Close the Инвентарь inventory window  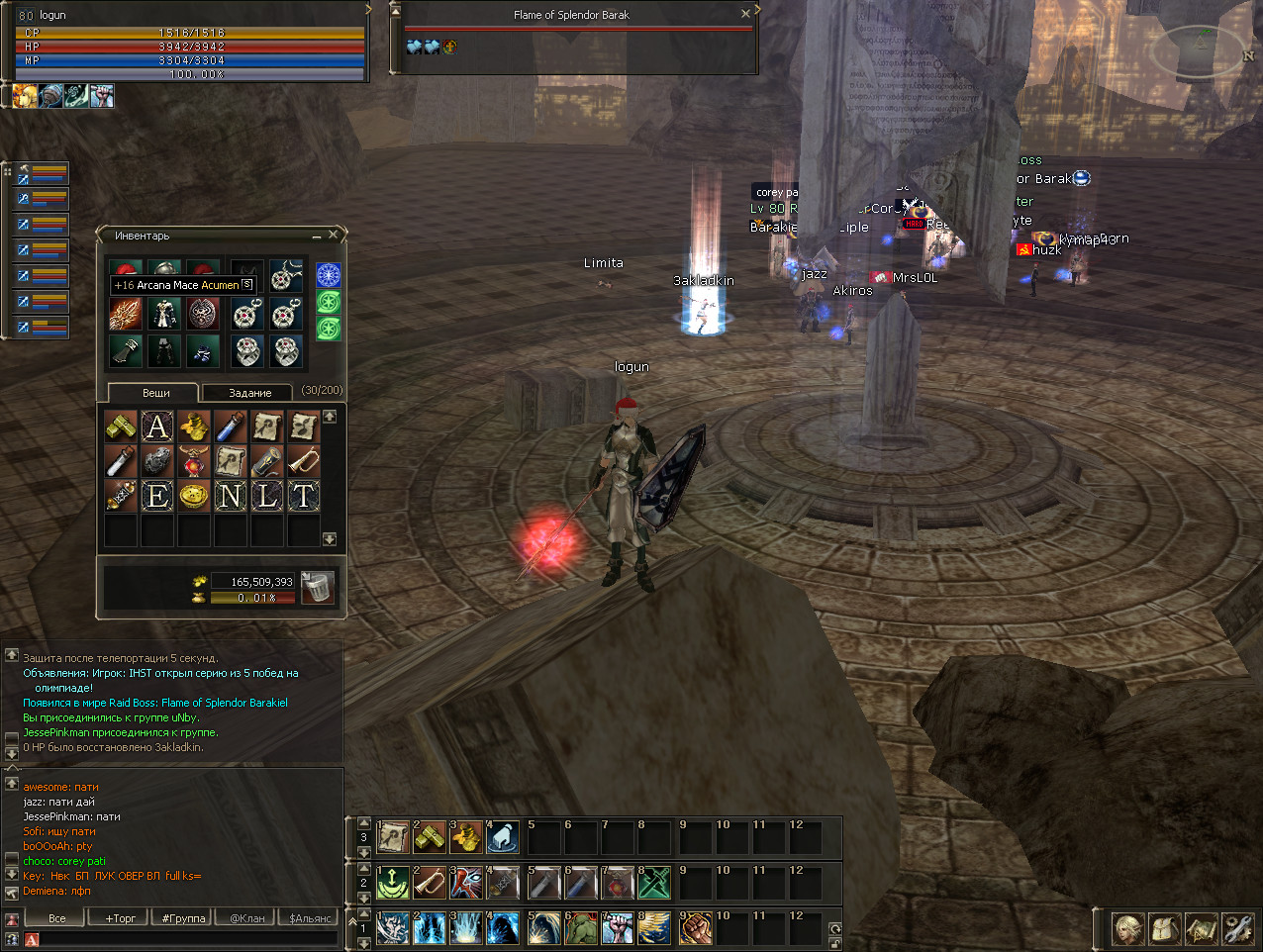coord(334,235)
